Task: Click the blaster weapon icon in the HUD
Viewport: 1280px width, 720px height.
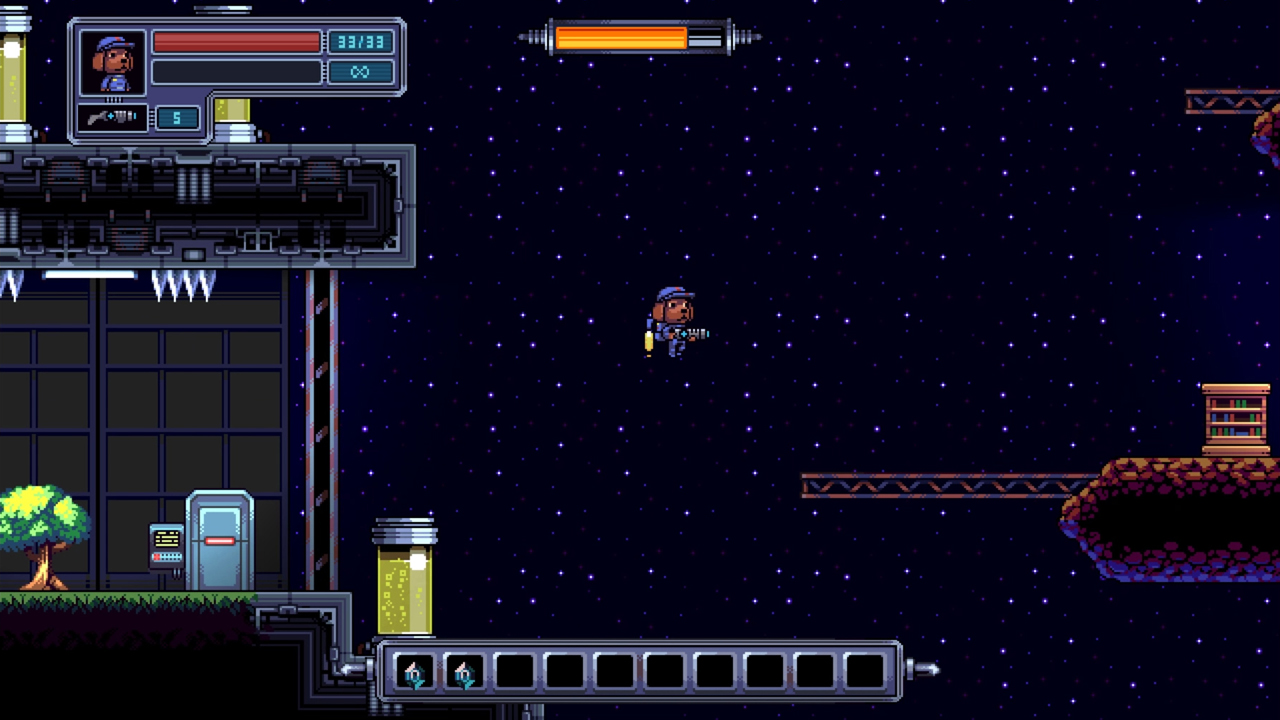Action: pyautogui.click(x=112, y=117)
